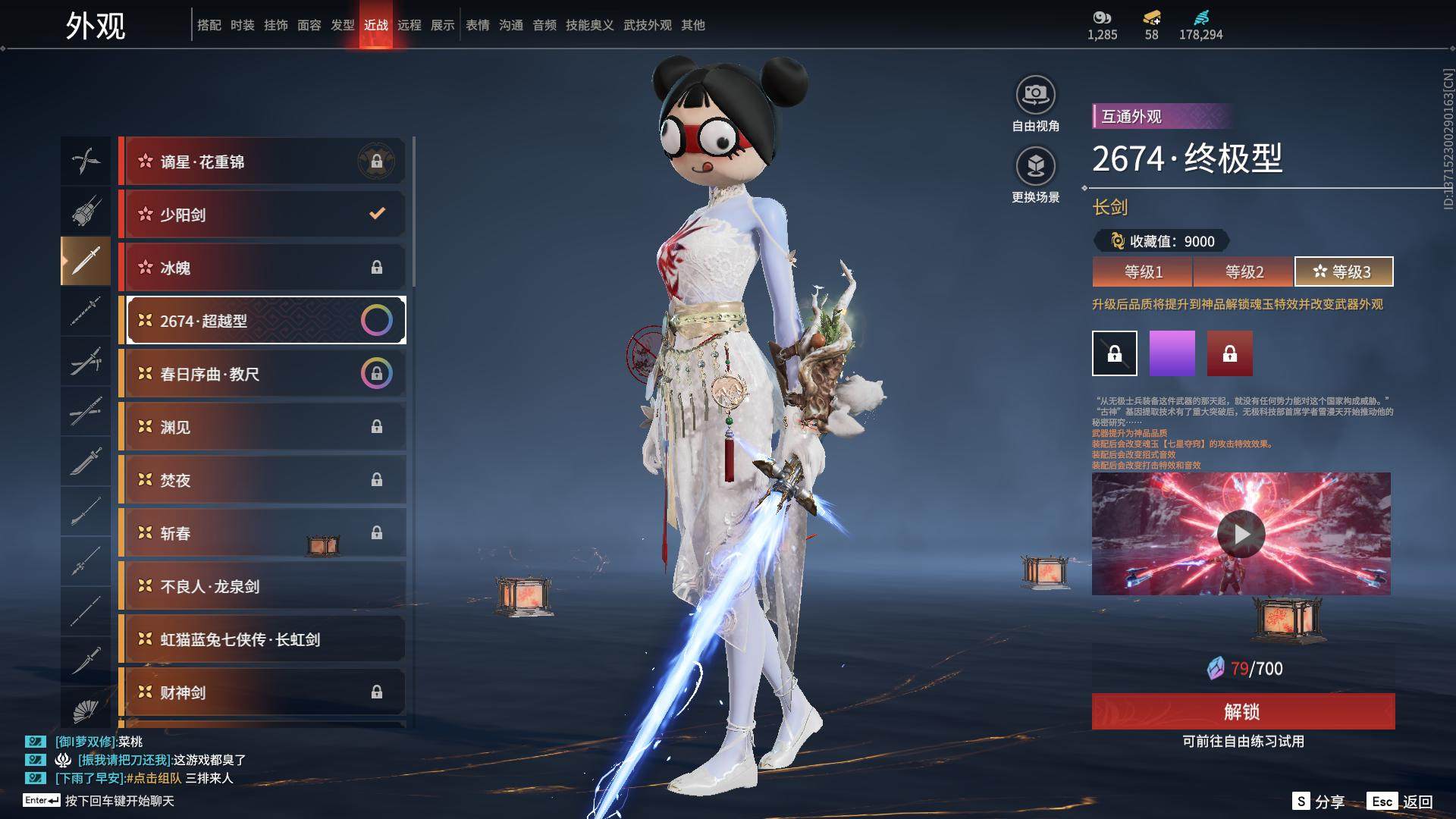1456x819 pixels.
Task: Switch to the 远程 ranged weapons tab
Action: coord(409,25)
